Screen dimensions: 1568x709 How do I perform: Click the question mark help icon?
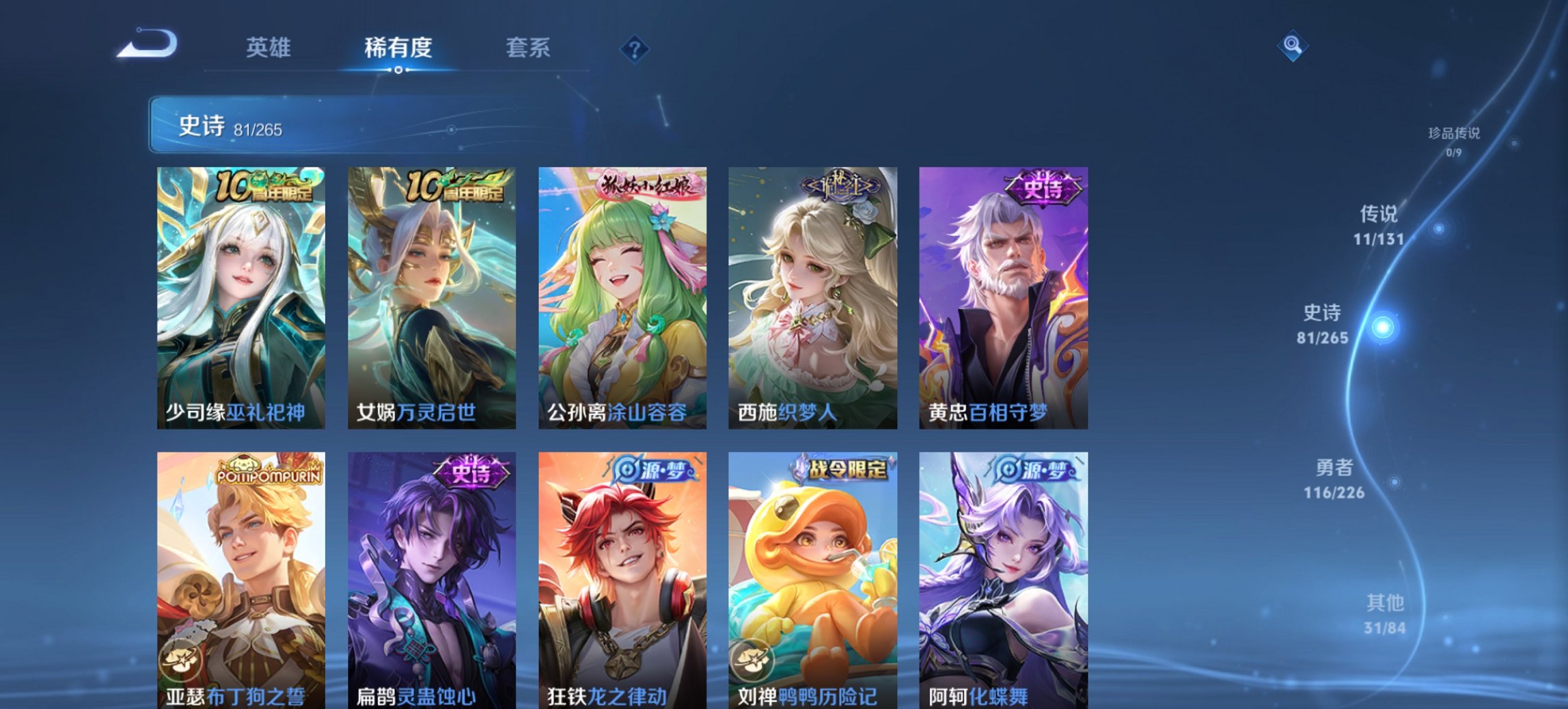point(635,48)
